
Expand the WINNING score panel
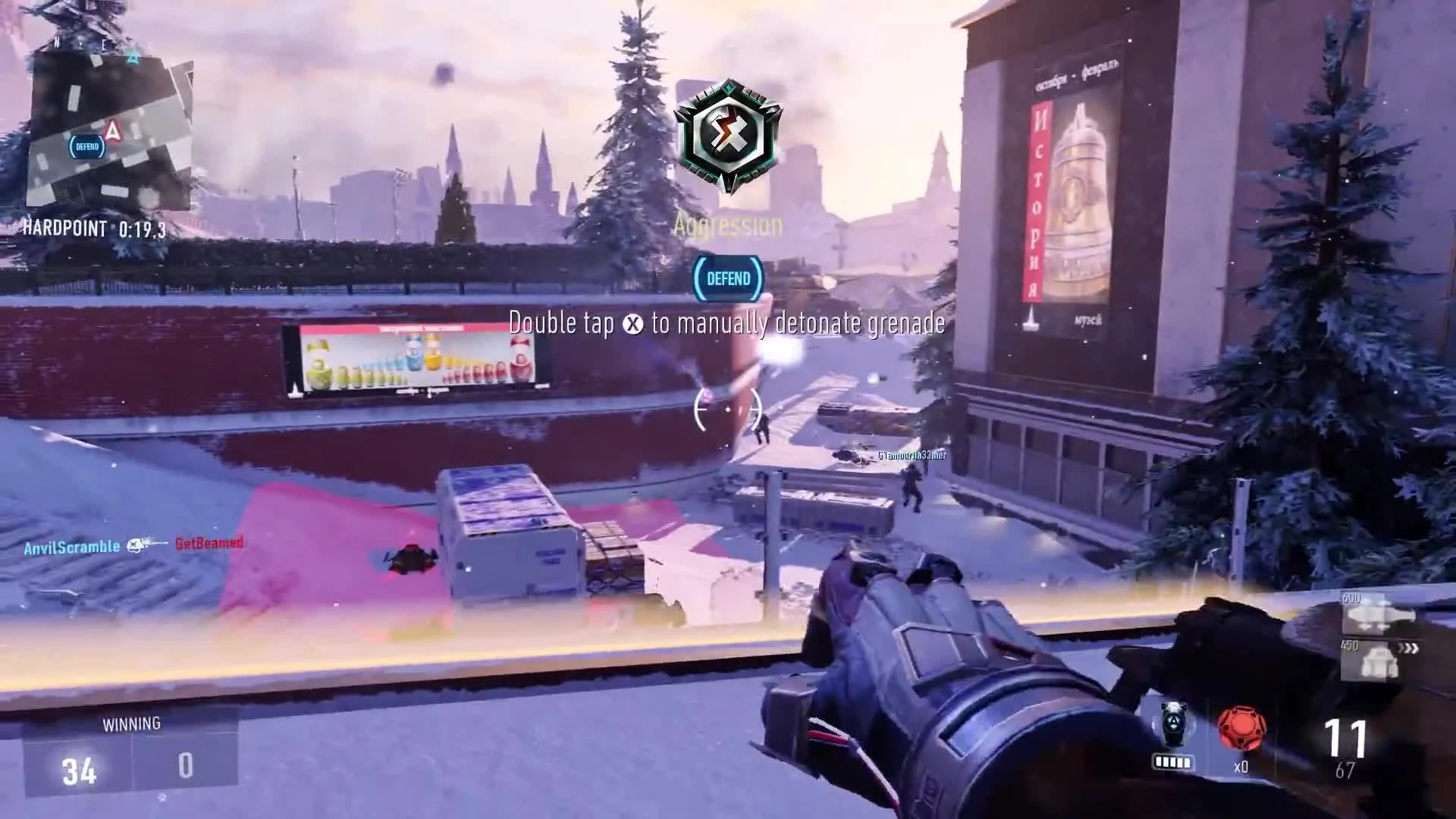coord(133,723)
